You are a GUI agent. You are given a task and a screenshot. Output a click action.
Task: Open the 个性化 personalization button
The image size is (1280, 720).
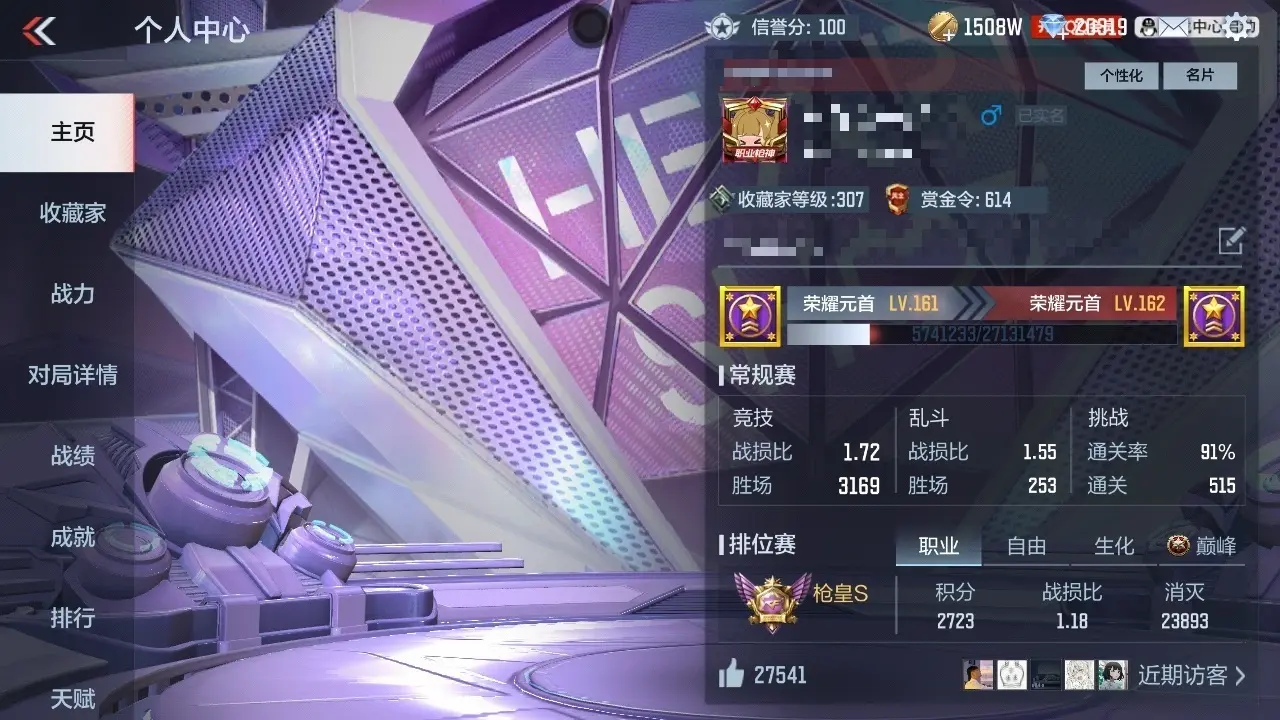[x=1121, y=76]
